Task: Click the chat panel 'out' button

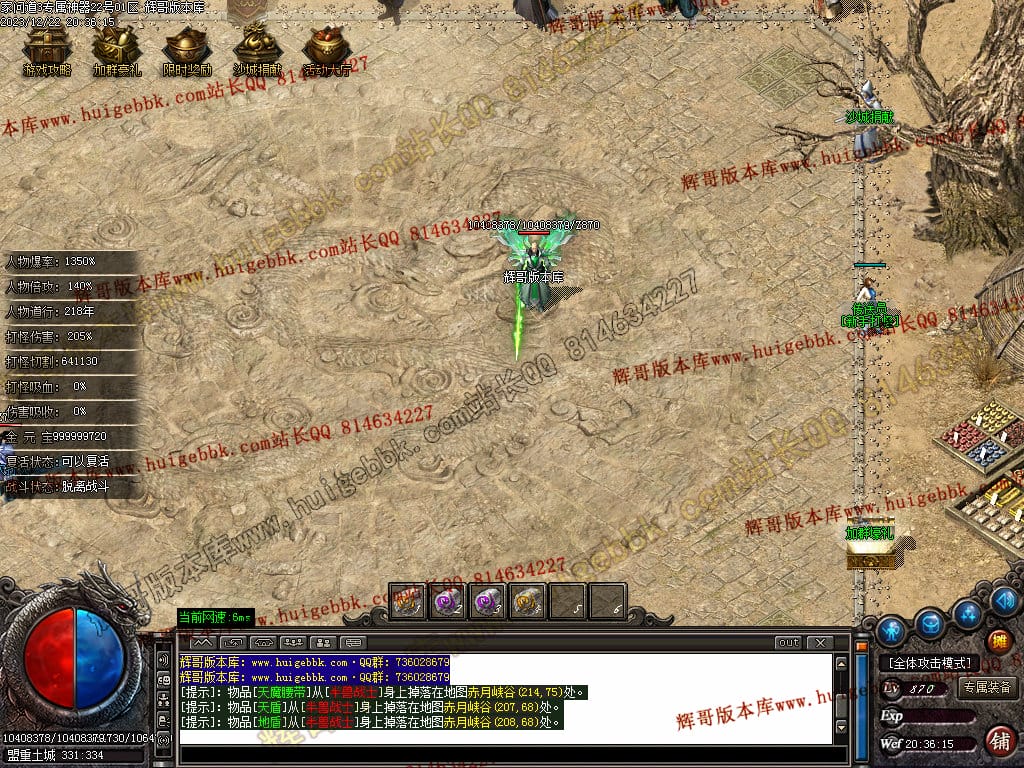Action: (789, 643)
